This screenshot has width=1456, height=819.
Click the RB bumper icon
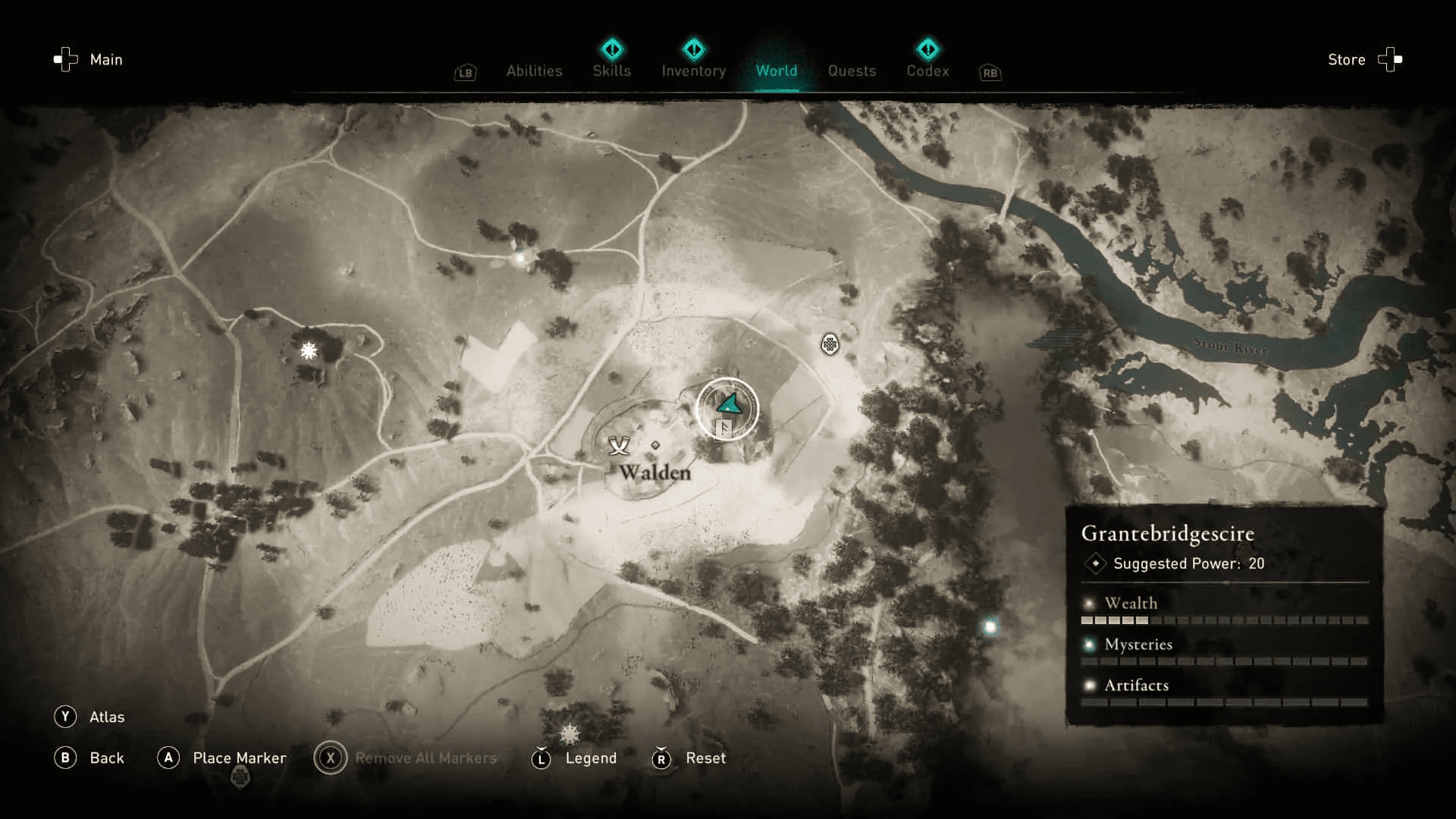click(990, 73)
